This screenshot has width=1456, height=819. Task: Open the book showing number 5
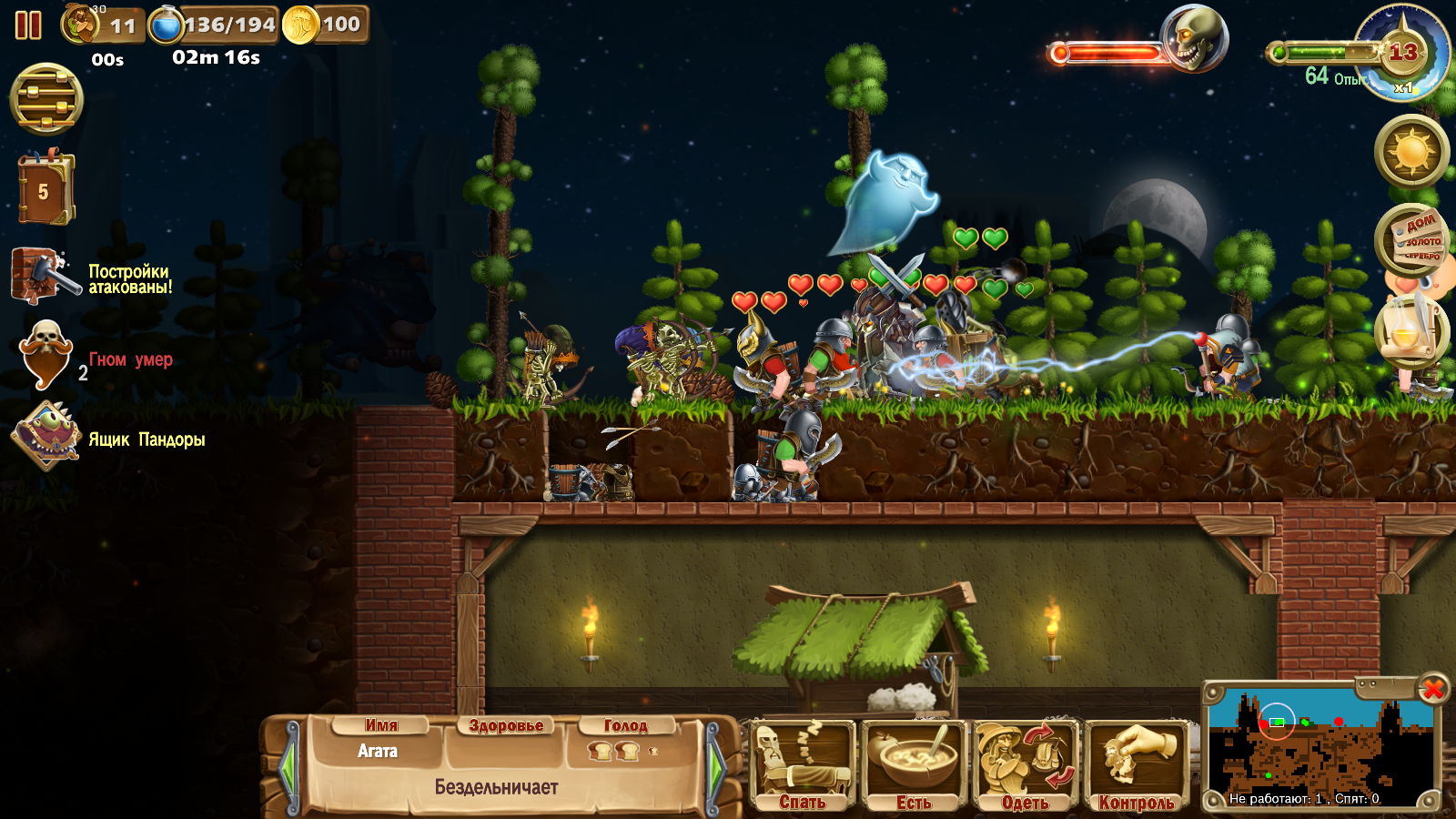click(x=43, y=190)
